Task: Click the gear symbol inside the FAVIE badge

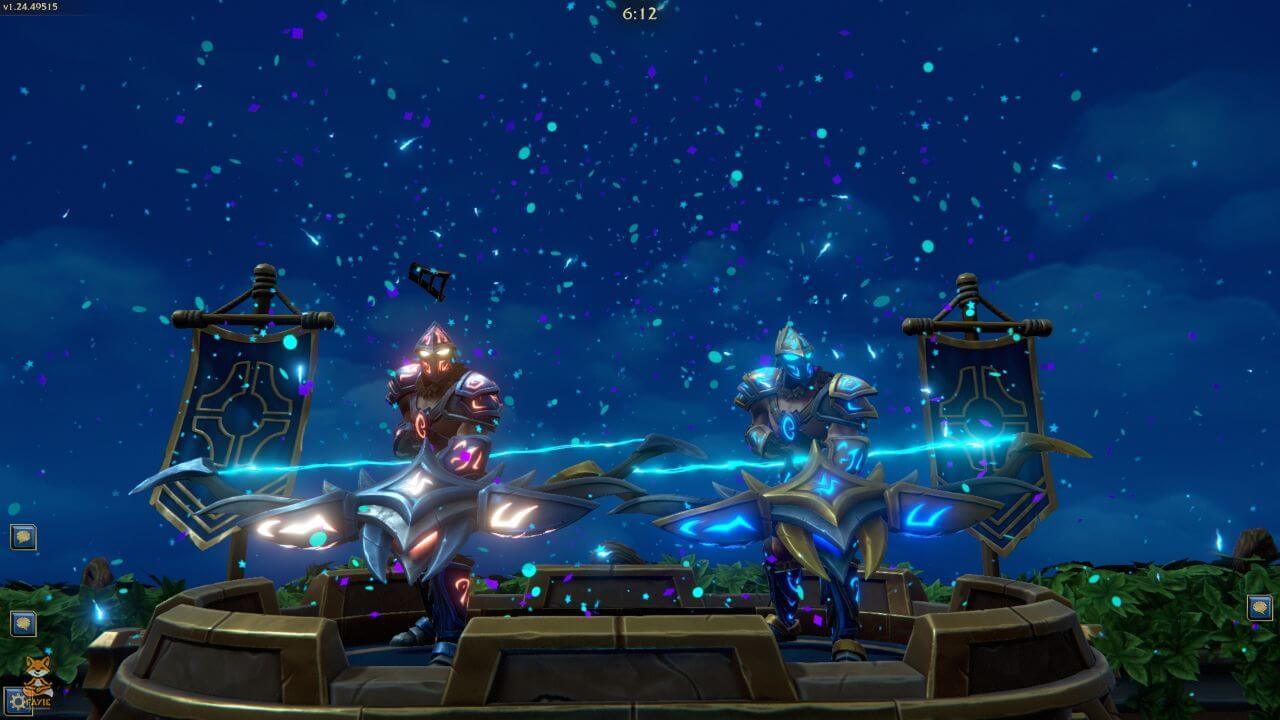Action: [x=15, y=700]
